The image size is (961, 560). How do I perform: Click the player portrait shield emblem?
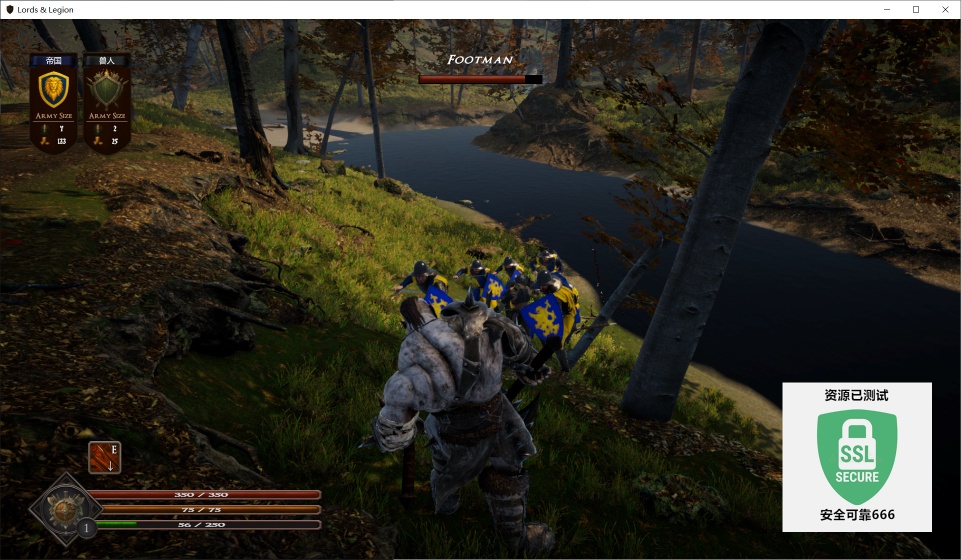click(64, 509)
